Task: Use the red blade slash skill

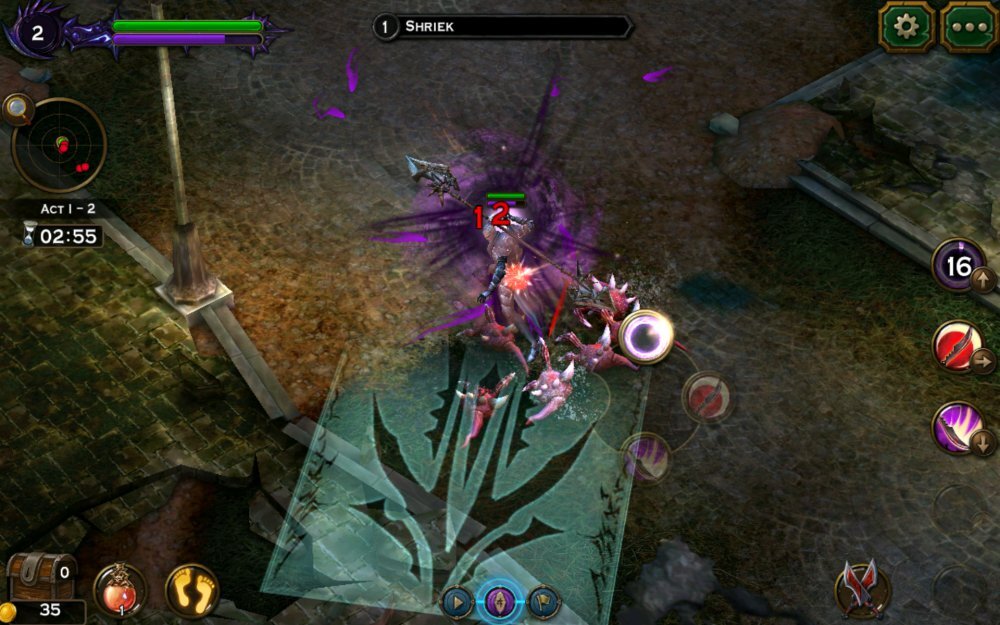Action: pos(960,347)
